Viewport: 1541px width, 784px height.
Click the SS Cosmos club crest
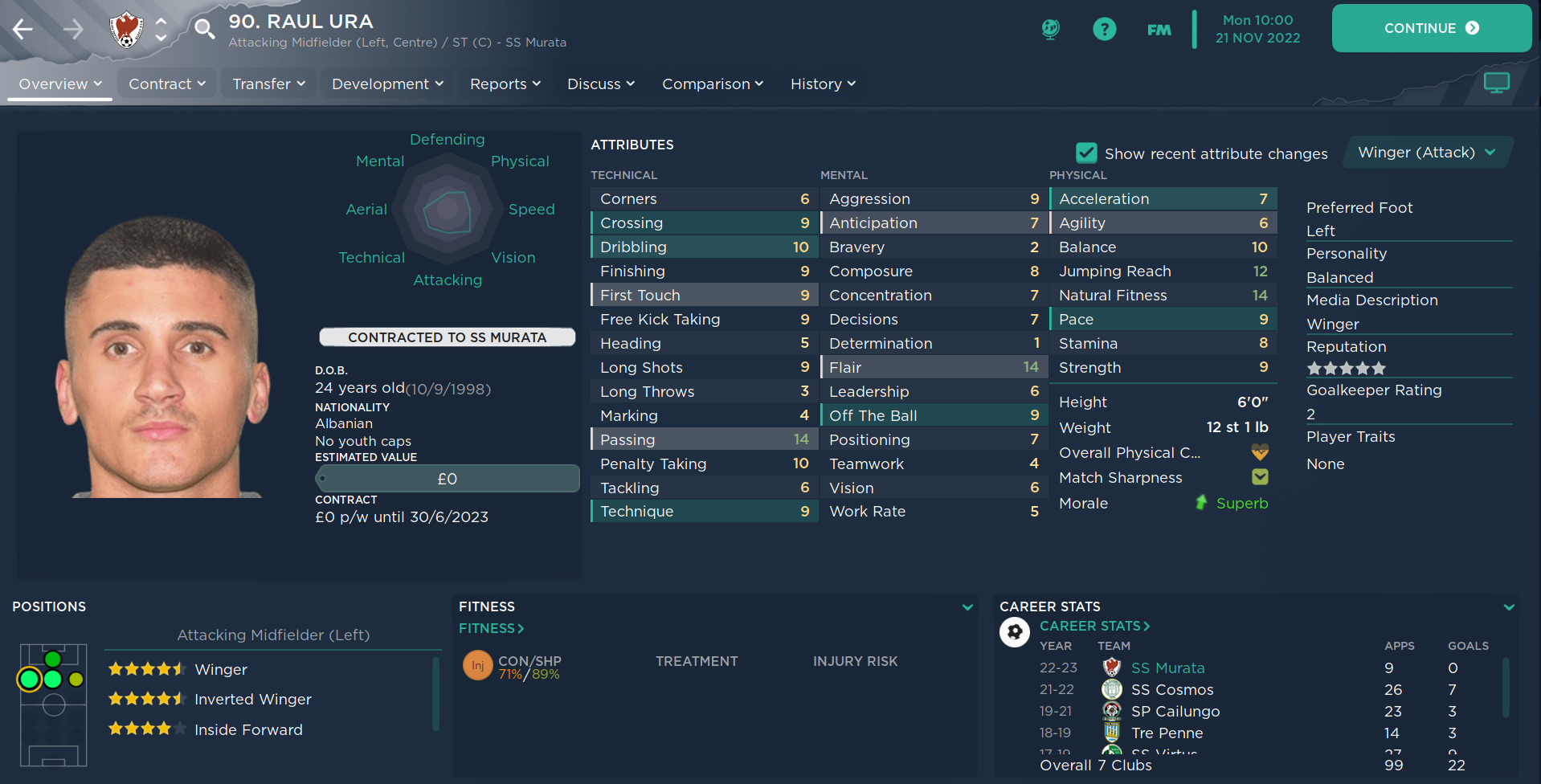[x=1111, y=689]
